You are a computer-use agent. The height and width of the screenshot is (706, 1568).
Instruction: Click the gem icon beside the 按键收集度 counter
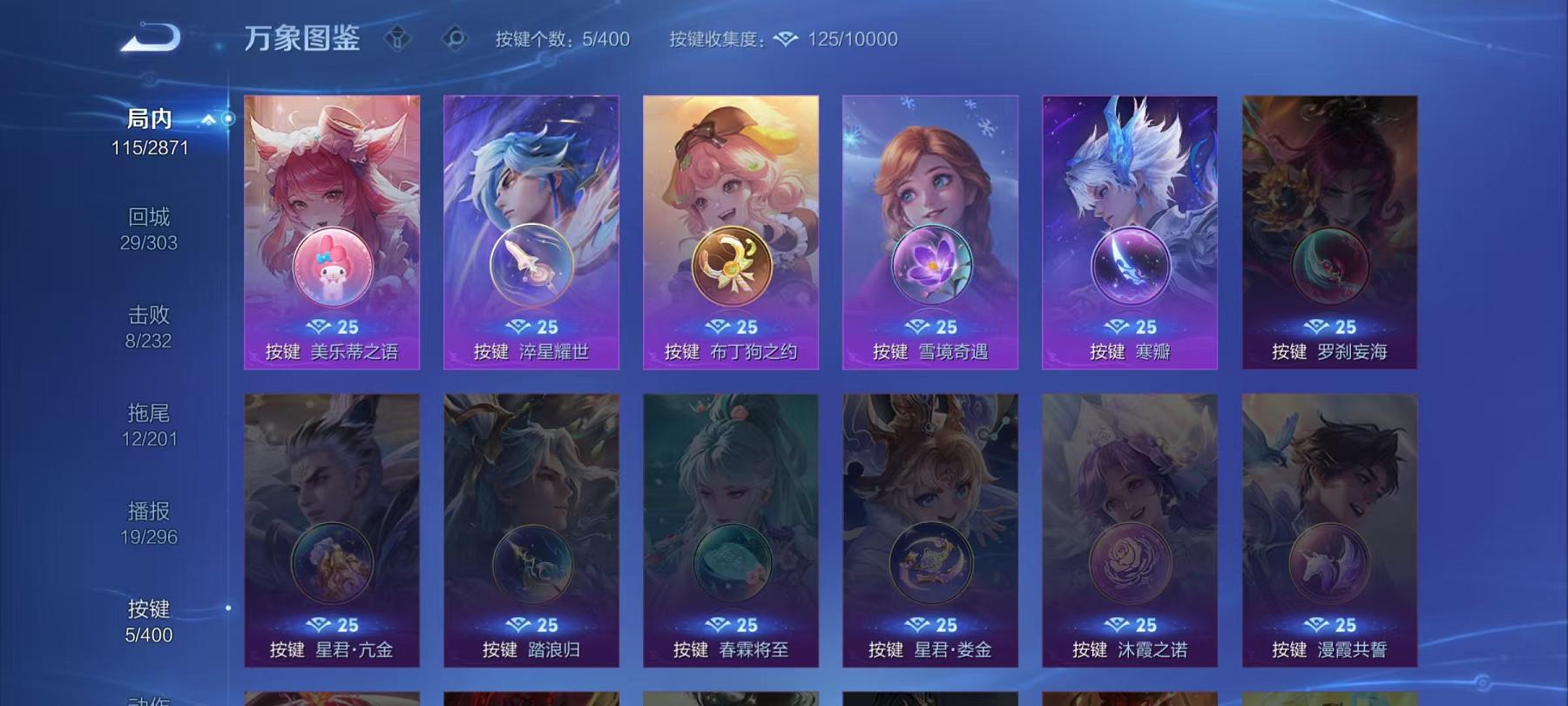tap(787, 38)
